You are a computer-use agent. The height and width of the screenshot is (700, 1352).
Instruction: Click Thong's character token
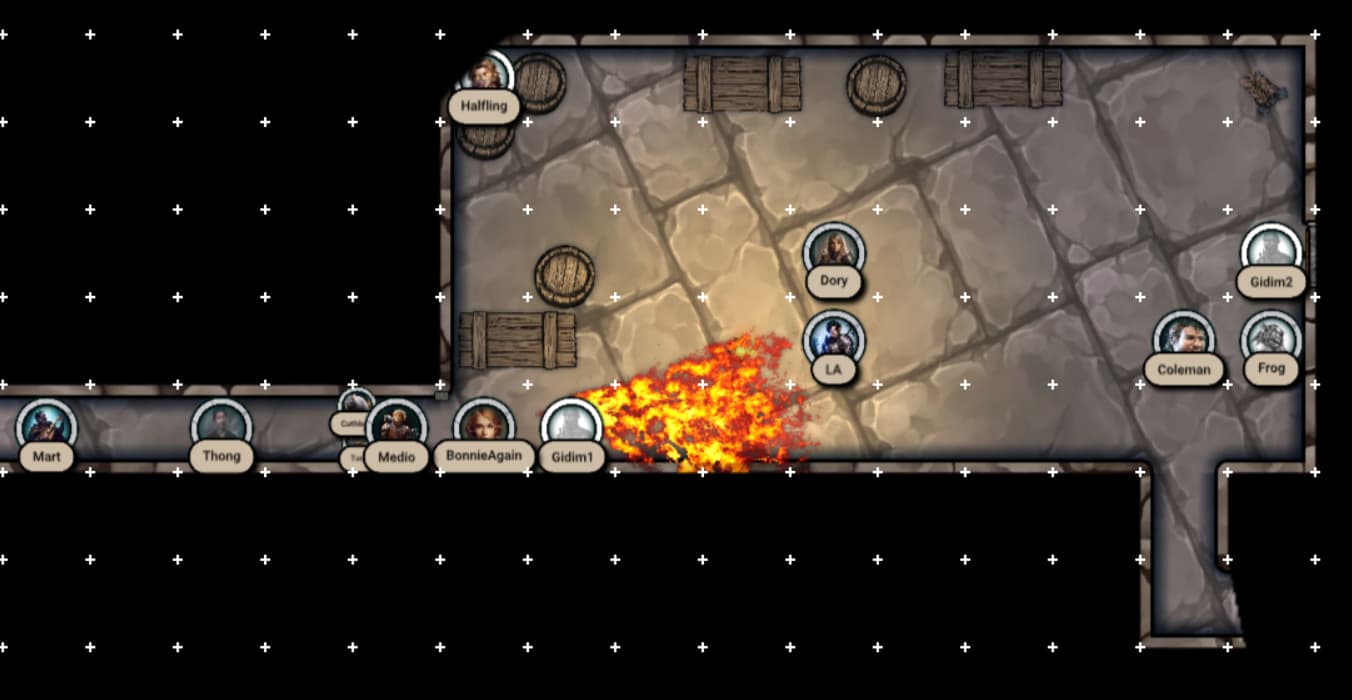tap(221, 427)
